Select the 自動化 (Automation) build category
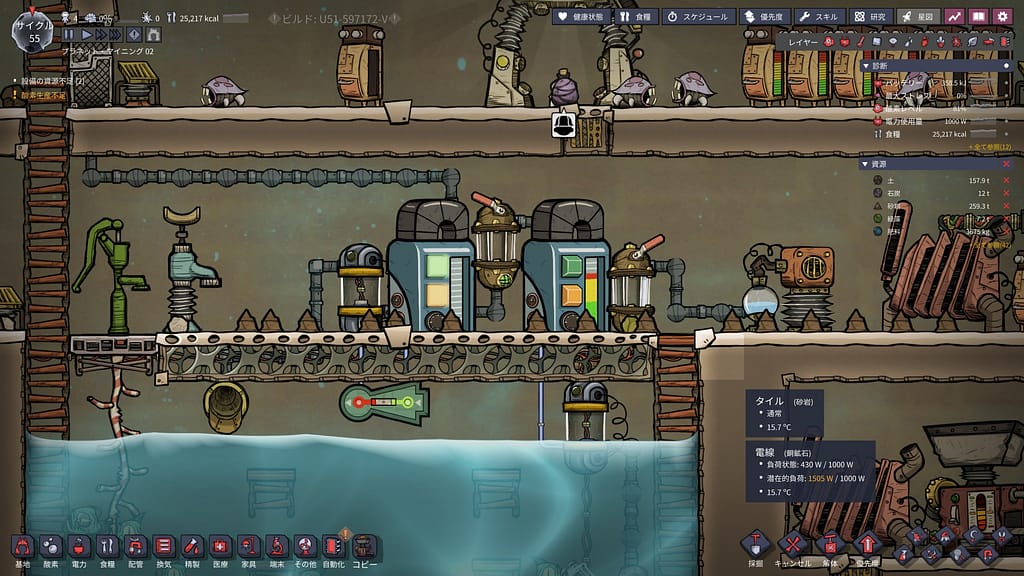 tap(335, 547)
